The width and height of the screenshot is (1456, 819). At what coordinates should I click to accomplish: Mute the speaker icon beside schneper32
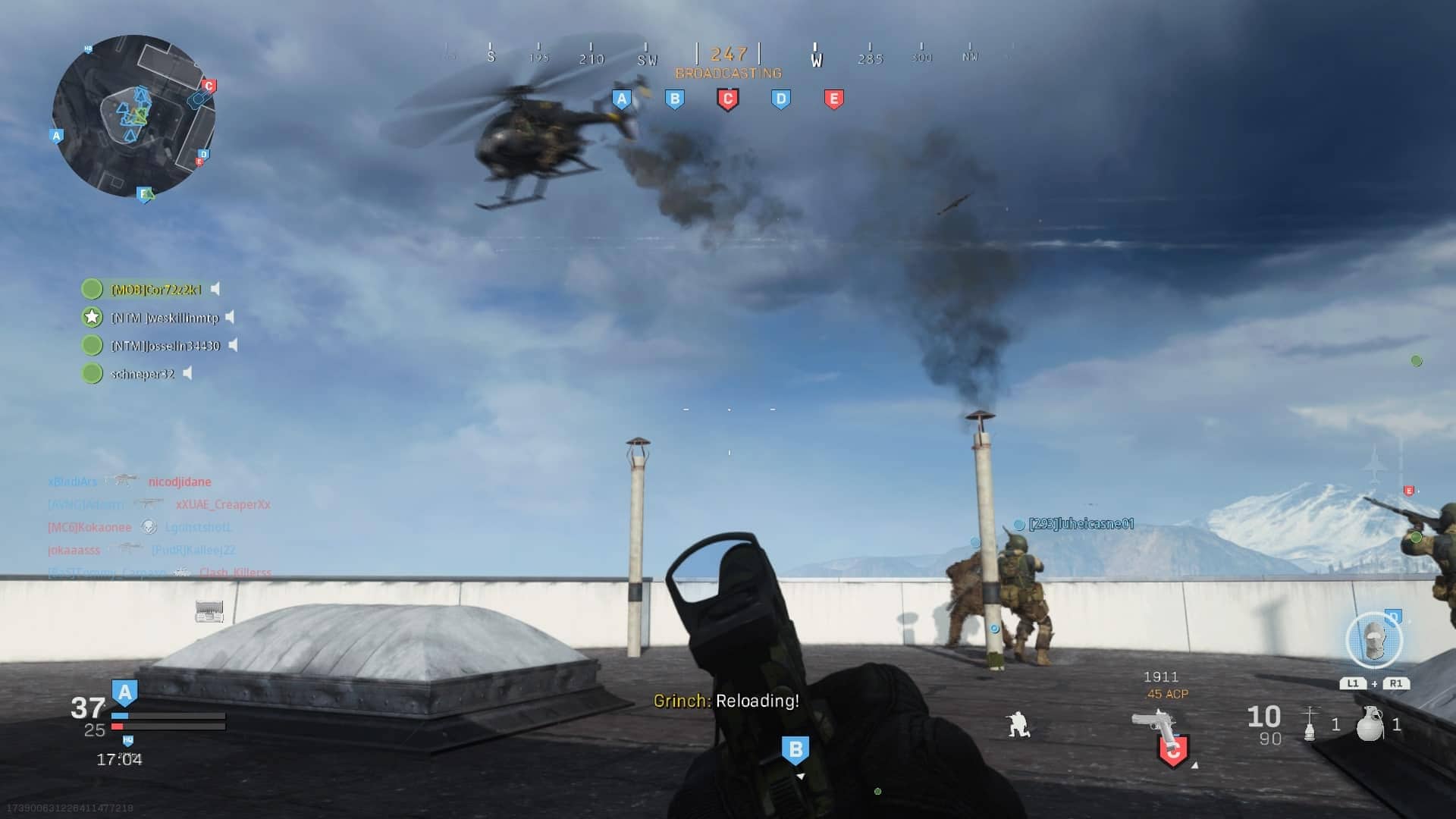tap(188, 373)
